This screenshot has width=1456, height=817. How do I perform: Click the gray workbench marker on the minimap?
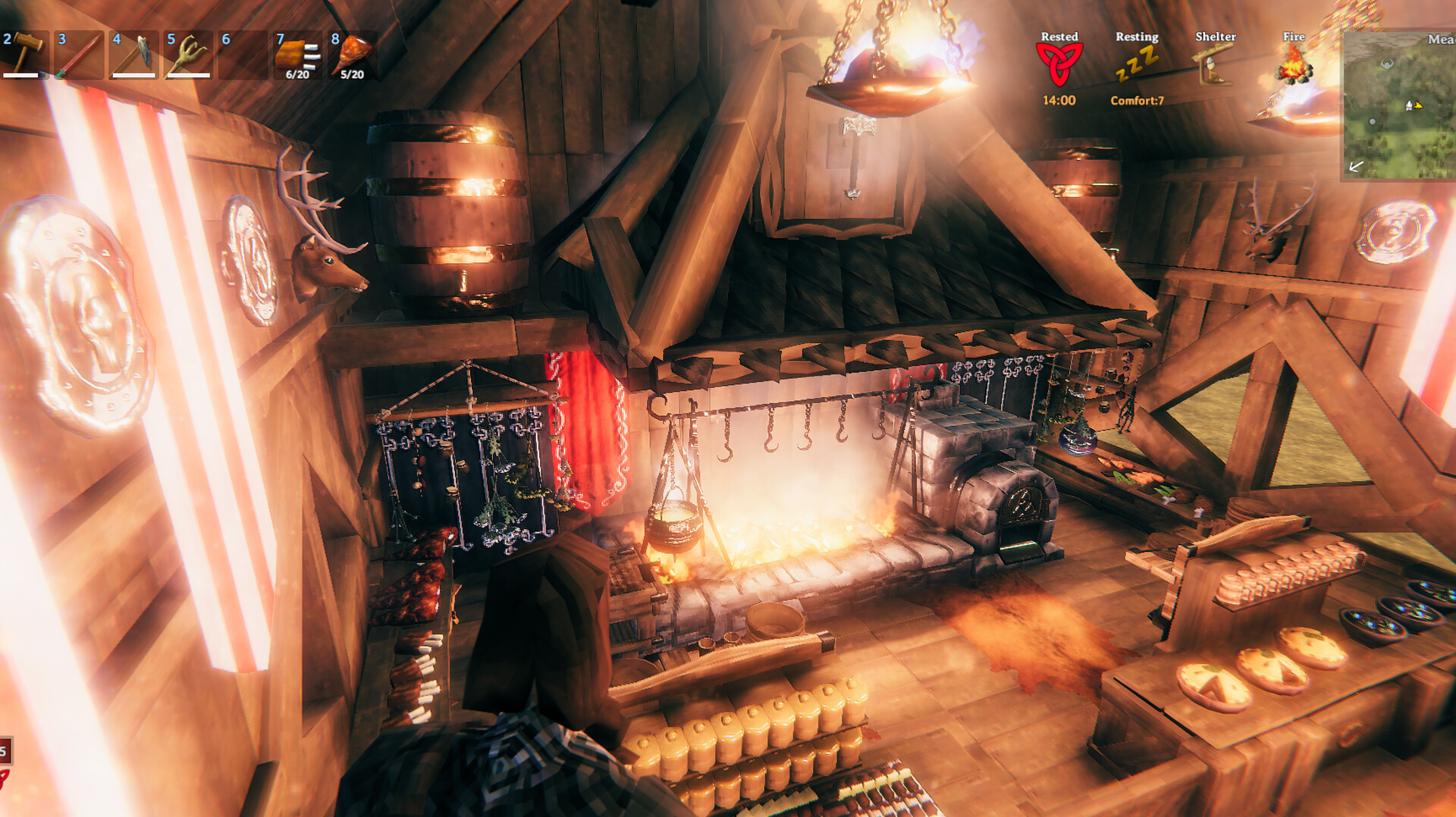pos(1386,63)
